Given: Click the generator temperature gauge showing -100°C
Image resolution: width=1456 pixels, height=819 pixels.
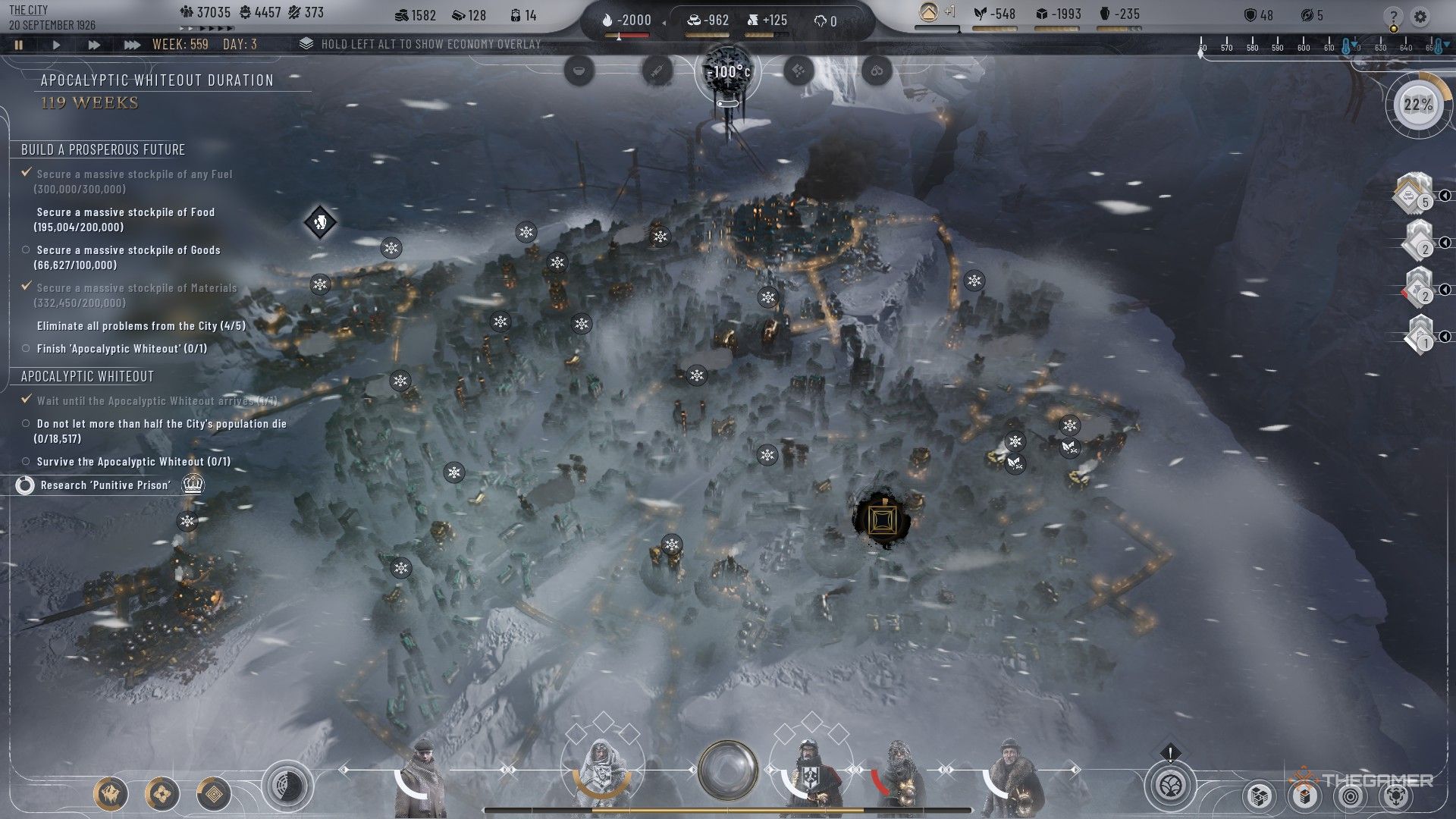Looking at the screenshot, I should coord(727,74).
